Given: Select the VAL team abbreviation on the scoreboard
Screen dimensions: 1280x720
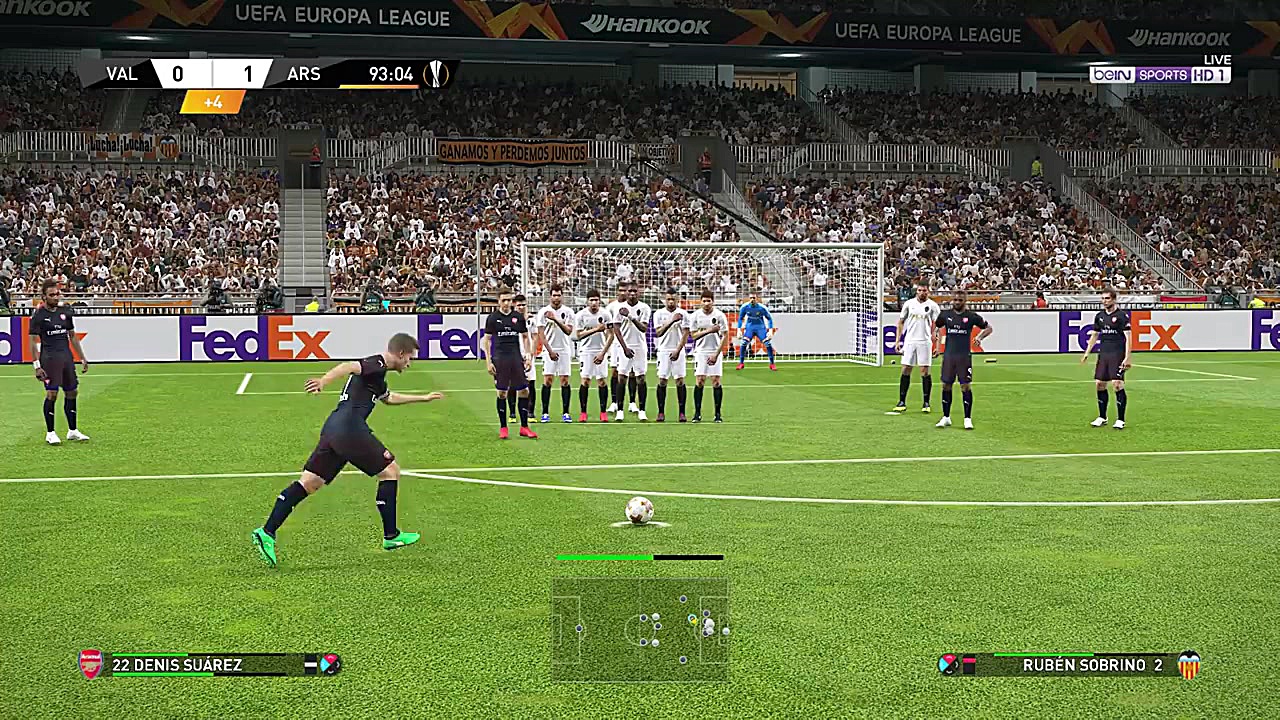Looking at the screenshot, I should (x=122, y=73).
